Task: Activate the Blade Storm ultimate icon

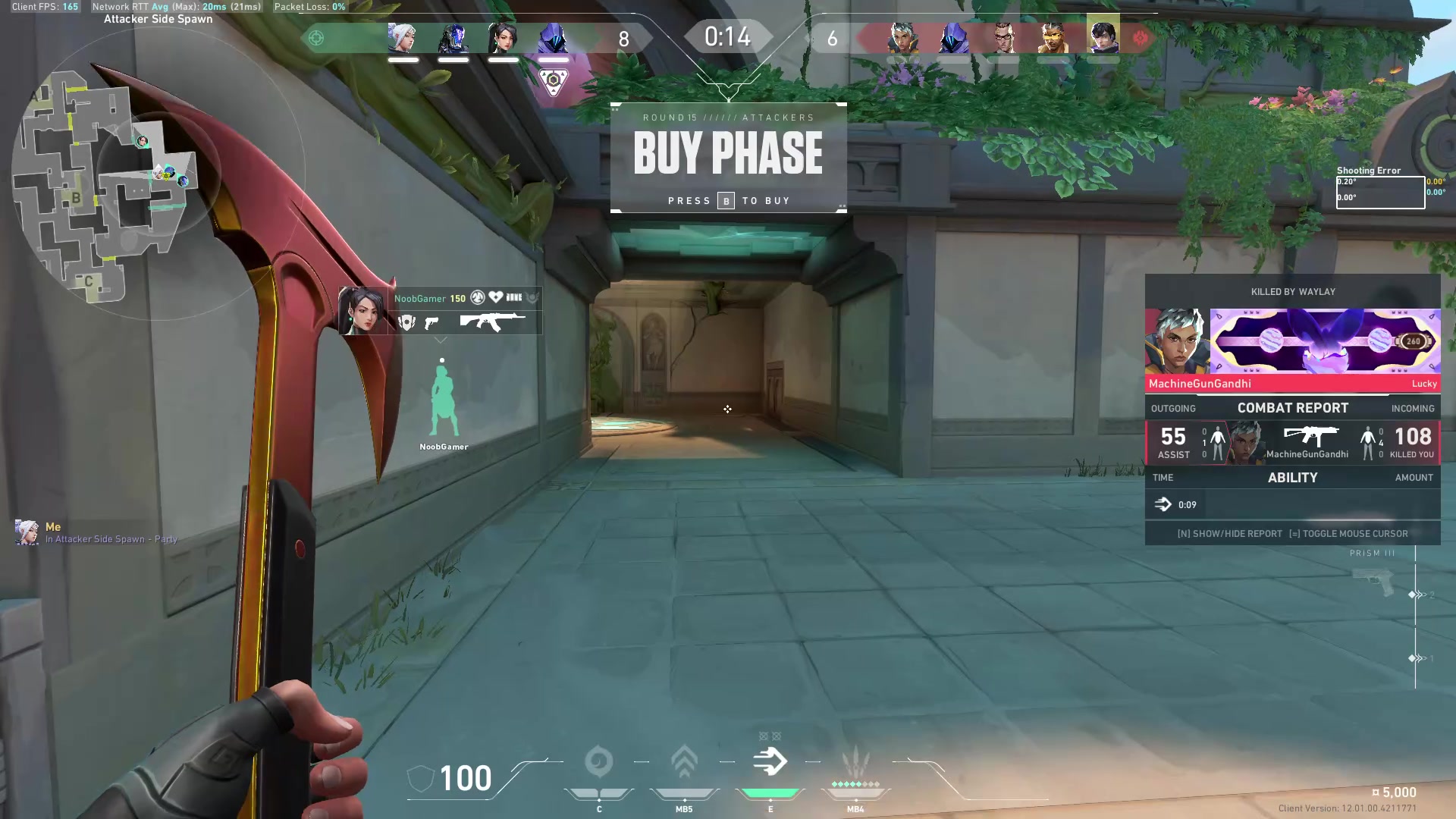Action: click(855, 762)
